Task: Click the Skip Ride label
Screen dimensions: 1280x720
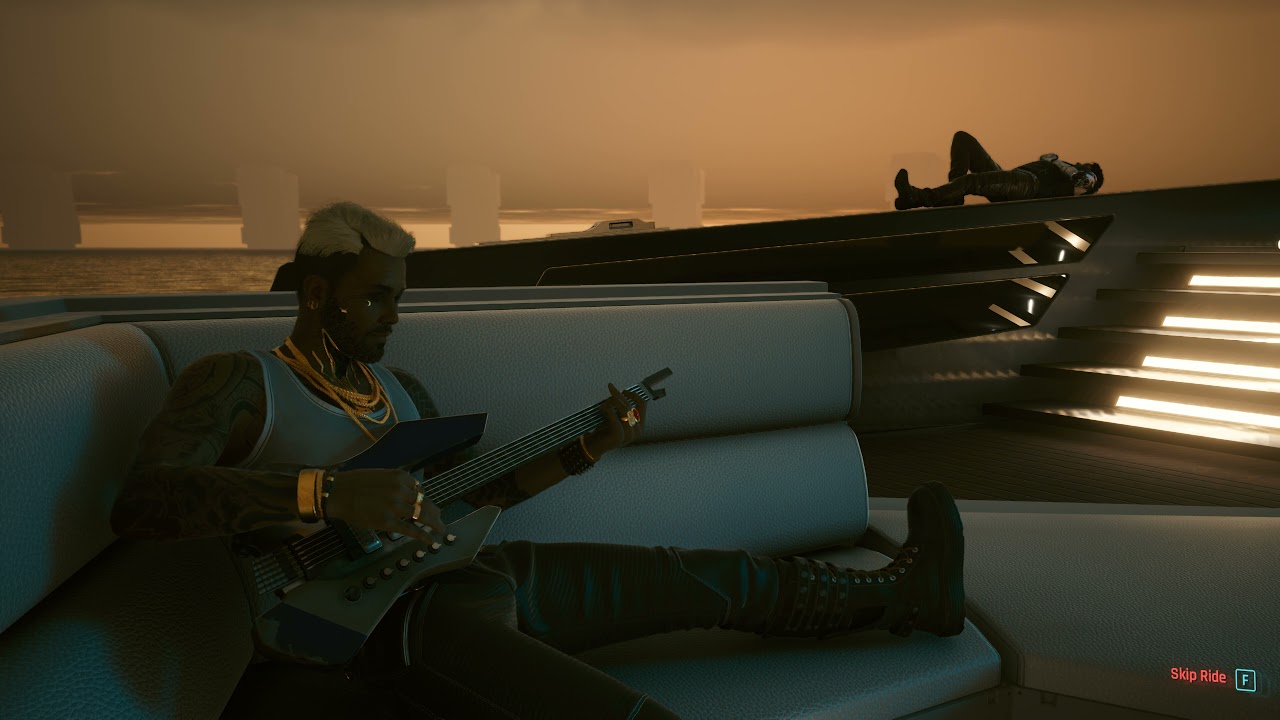Action: point(1197,676)
